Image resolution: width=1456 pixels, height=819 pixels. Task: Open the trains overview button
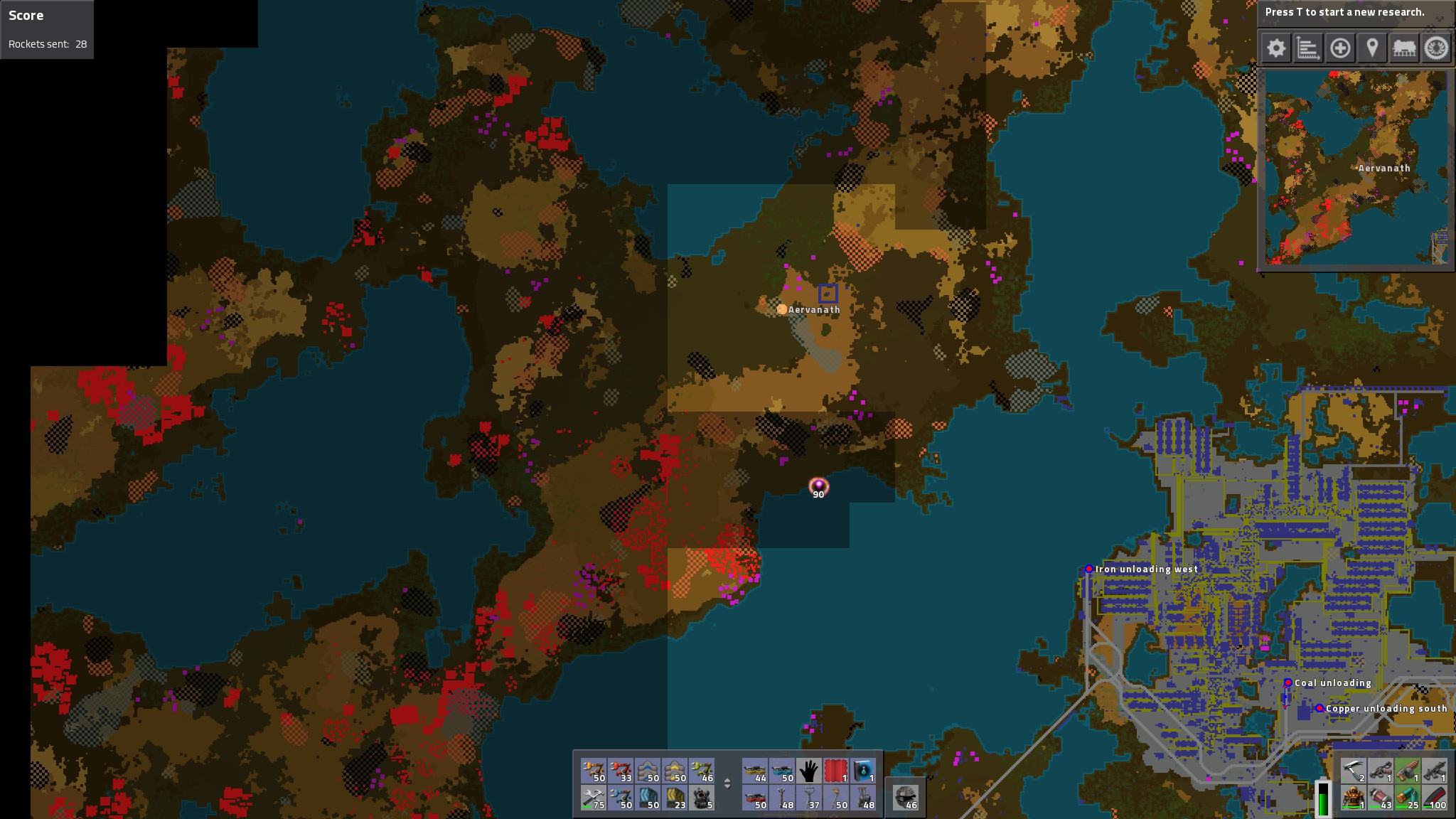(x=1404, y=48)
